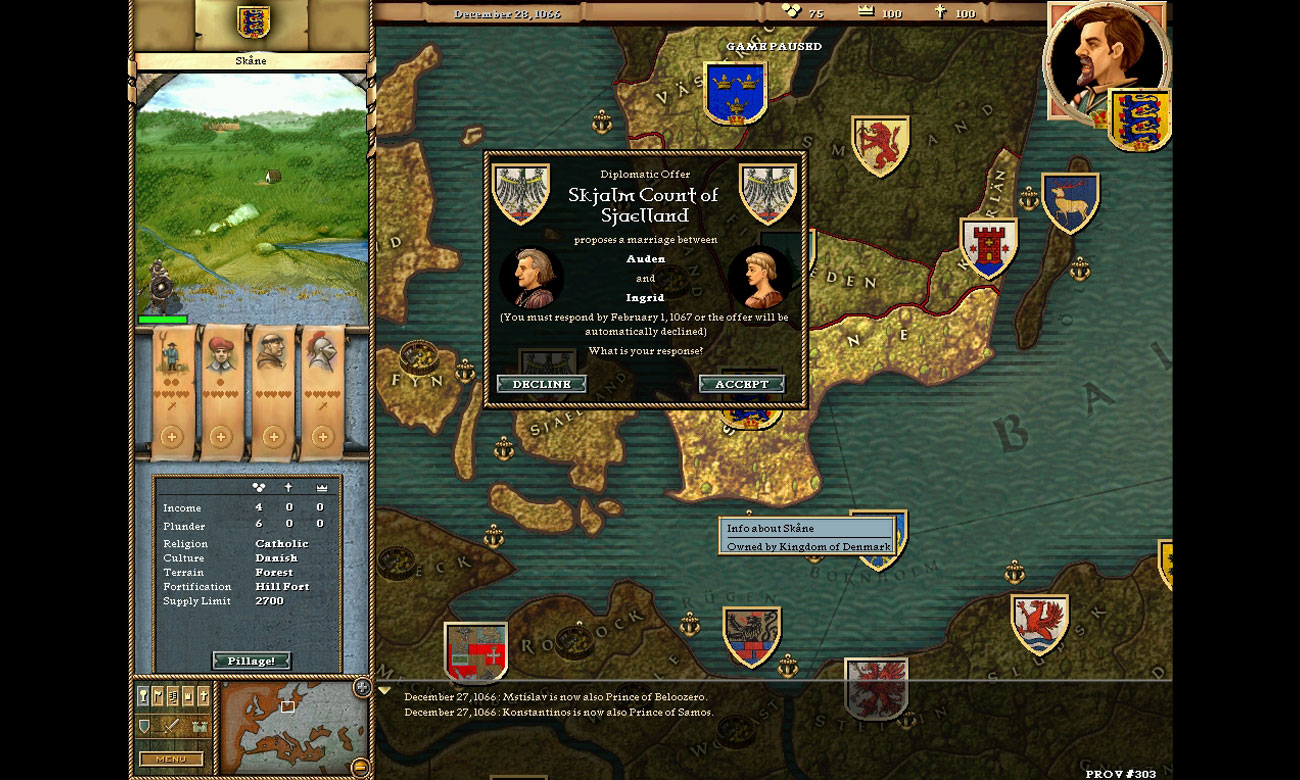Click the gold coins treasury icon

pos(790,12)
